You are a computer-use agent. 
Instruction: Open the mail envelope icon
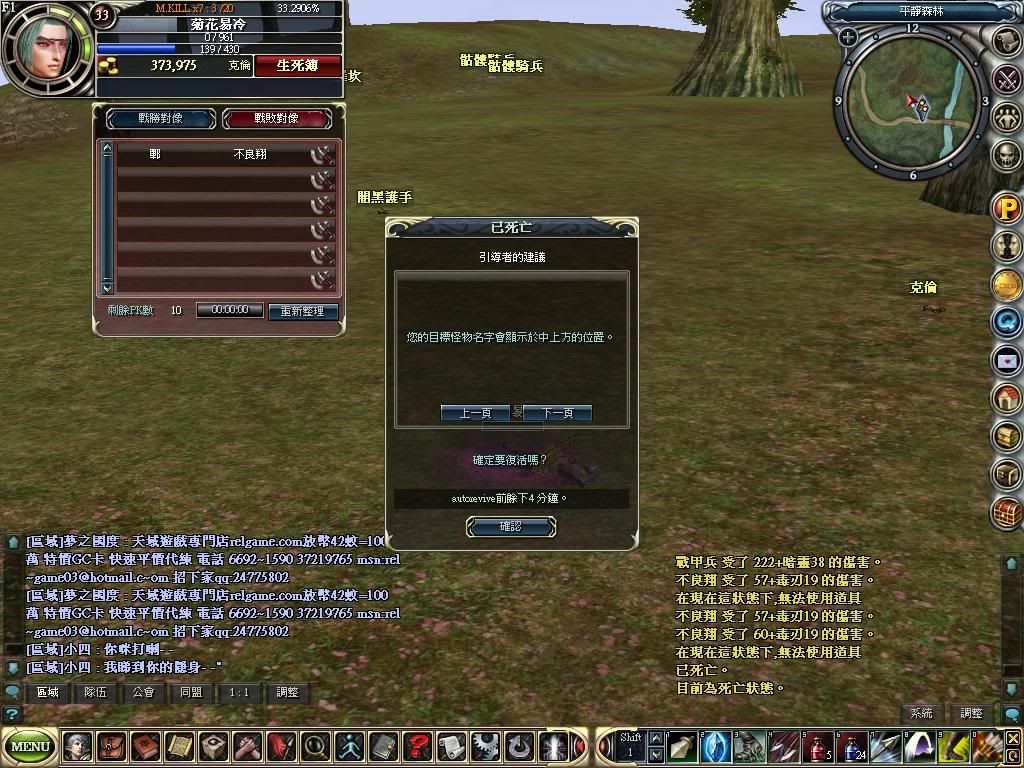[1007, 360]
